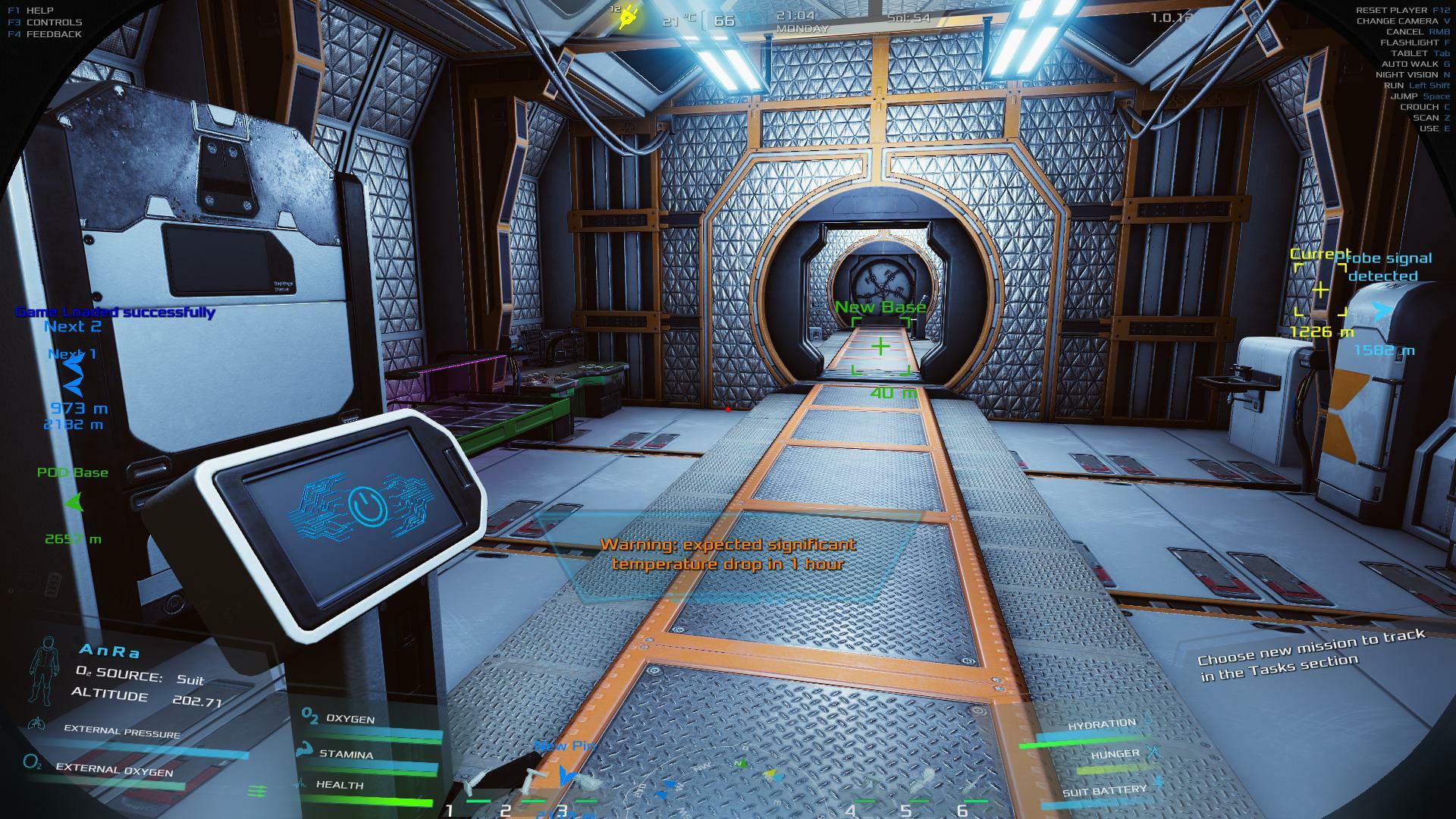Click the New Base waypoint marker
Viewport: 1456px width, 819px height.
click(x=880, y=347)
